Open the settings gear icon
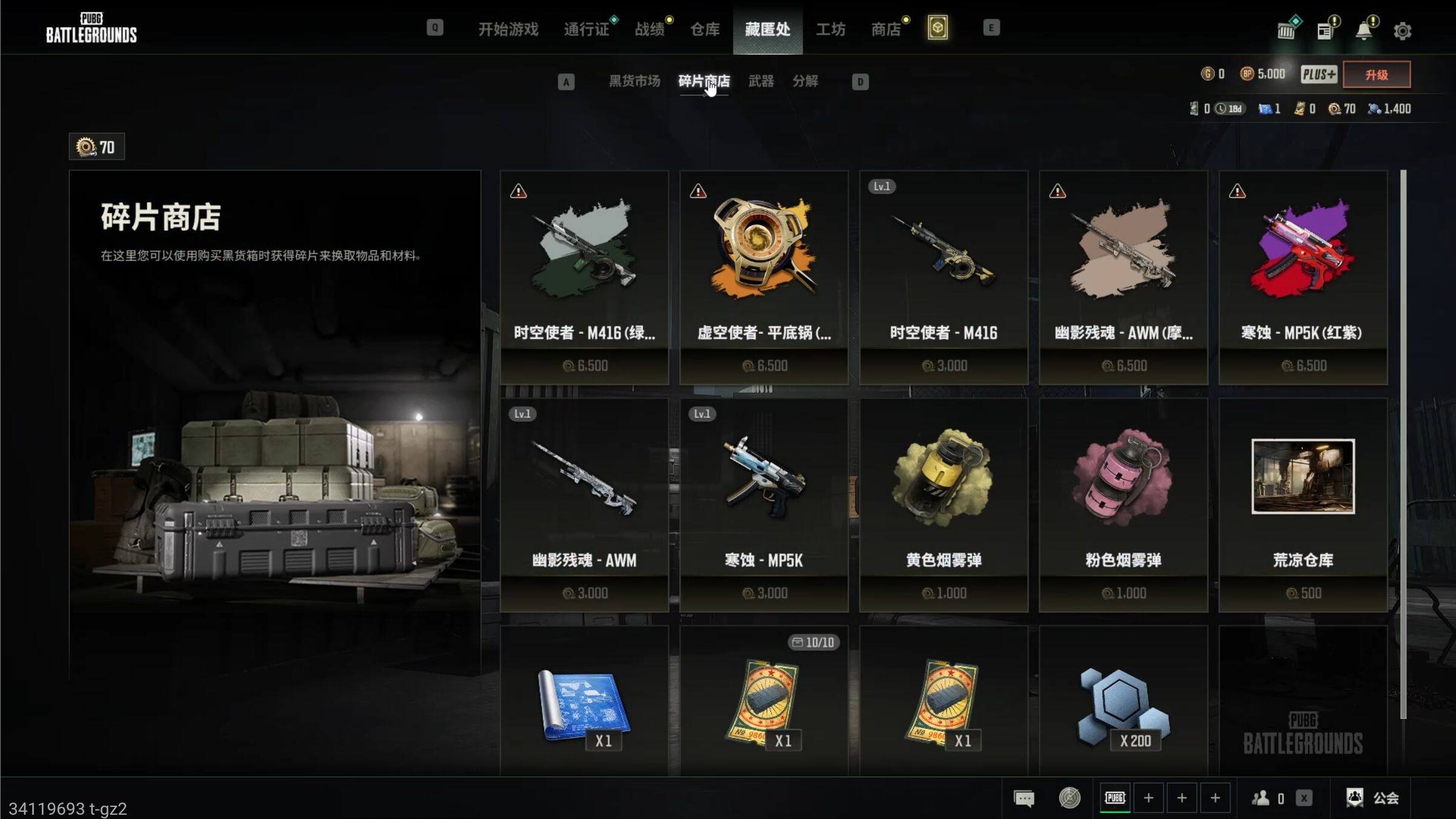This screenshot has height=819, width=1456. coord(1402,31)
